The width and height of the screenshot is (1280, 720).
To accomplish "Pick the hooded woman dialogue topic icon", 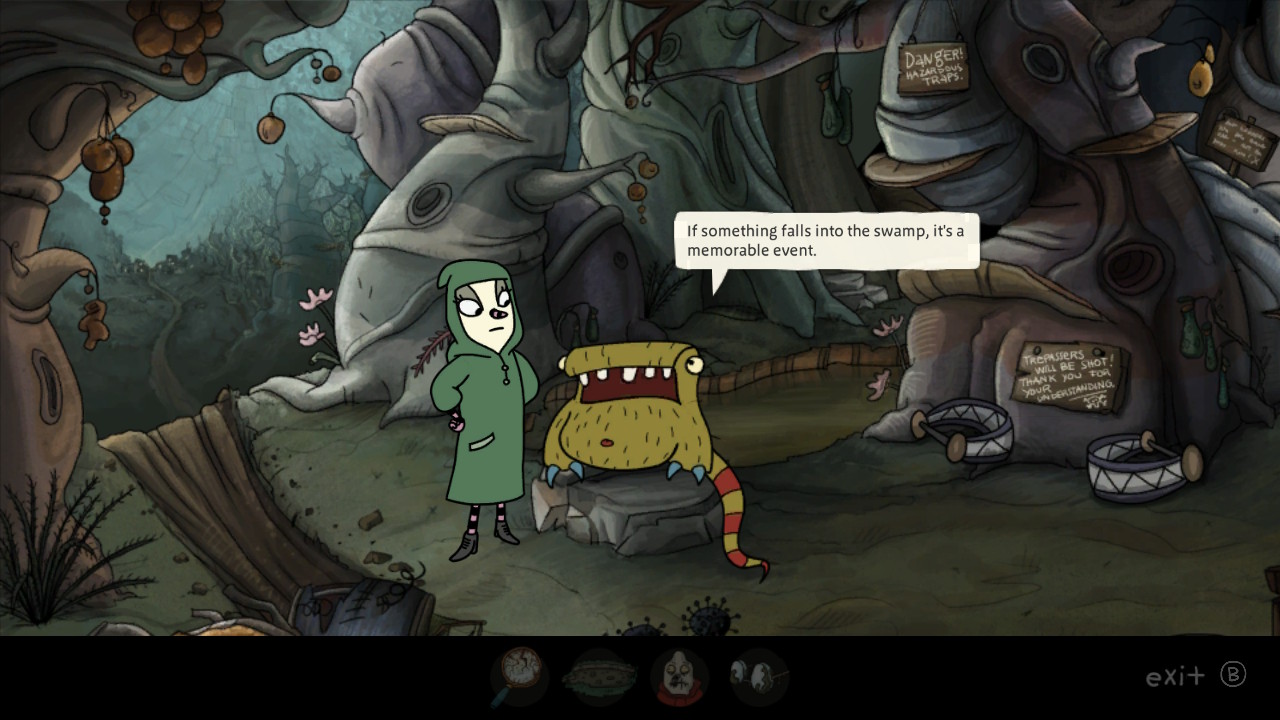I will [x=680, y=677].
